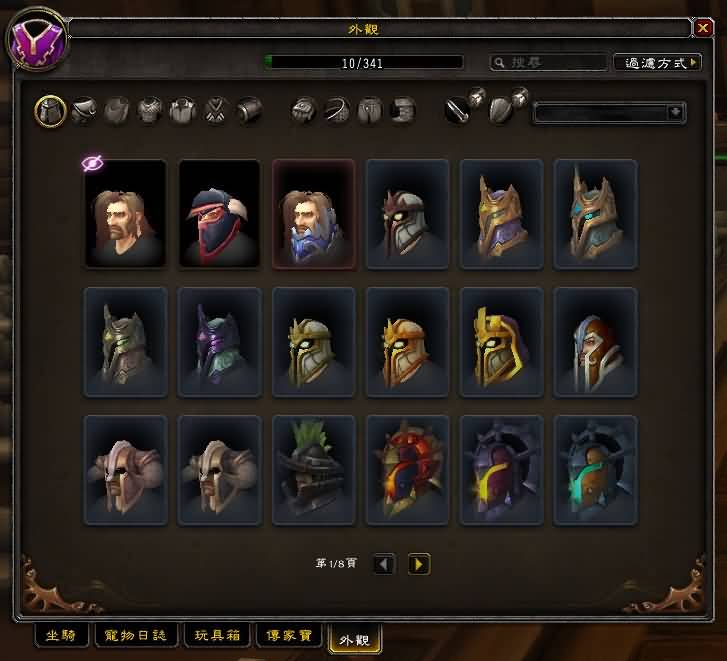
Task: Select the 外觀 appearances tab
Action: (355, 637)
